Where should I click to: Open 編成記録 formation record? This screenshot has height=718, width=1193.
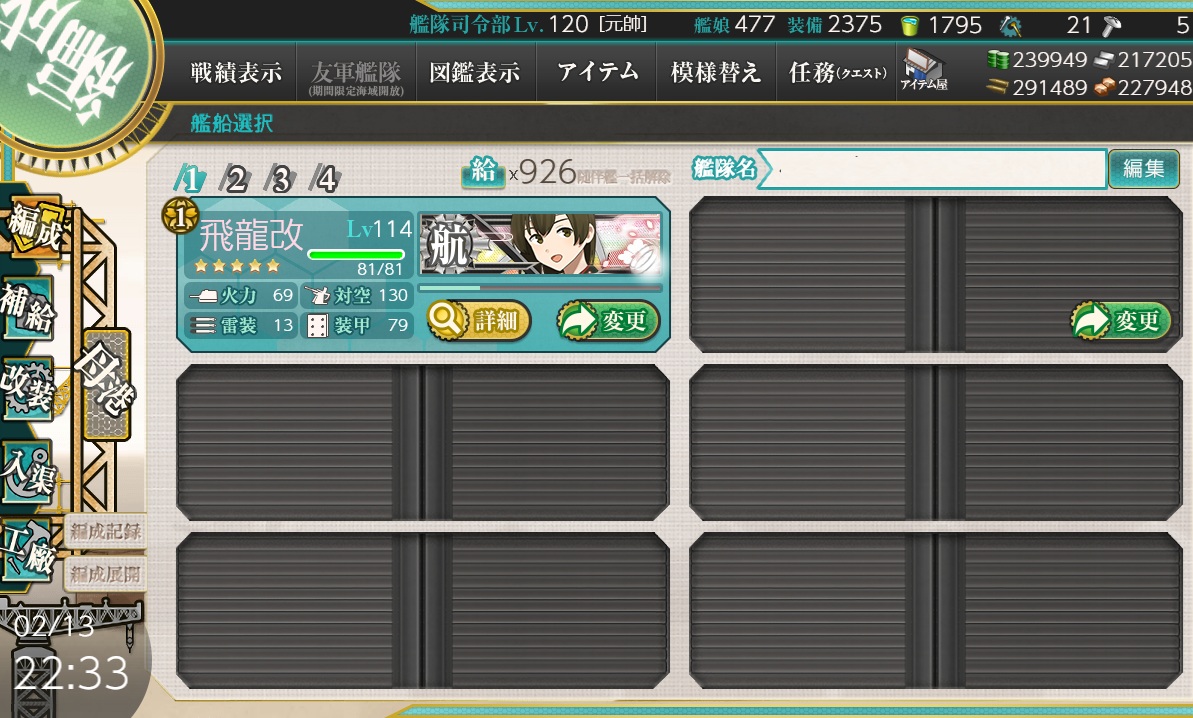coord(105,532)
